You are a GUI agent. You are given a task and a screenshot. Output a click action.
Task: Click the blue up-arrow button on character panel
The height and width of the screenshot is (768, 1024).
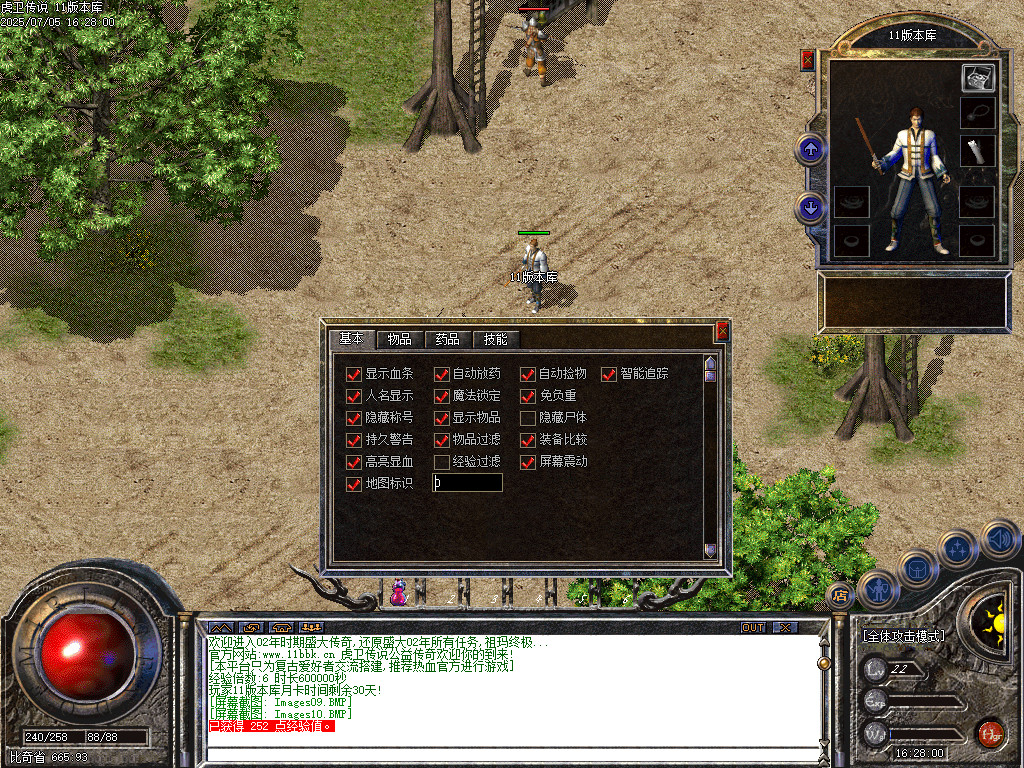click(x=810, y=150)
